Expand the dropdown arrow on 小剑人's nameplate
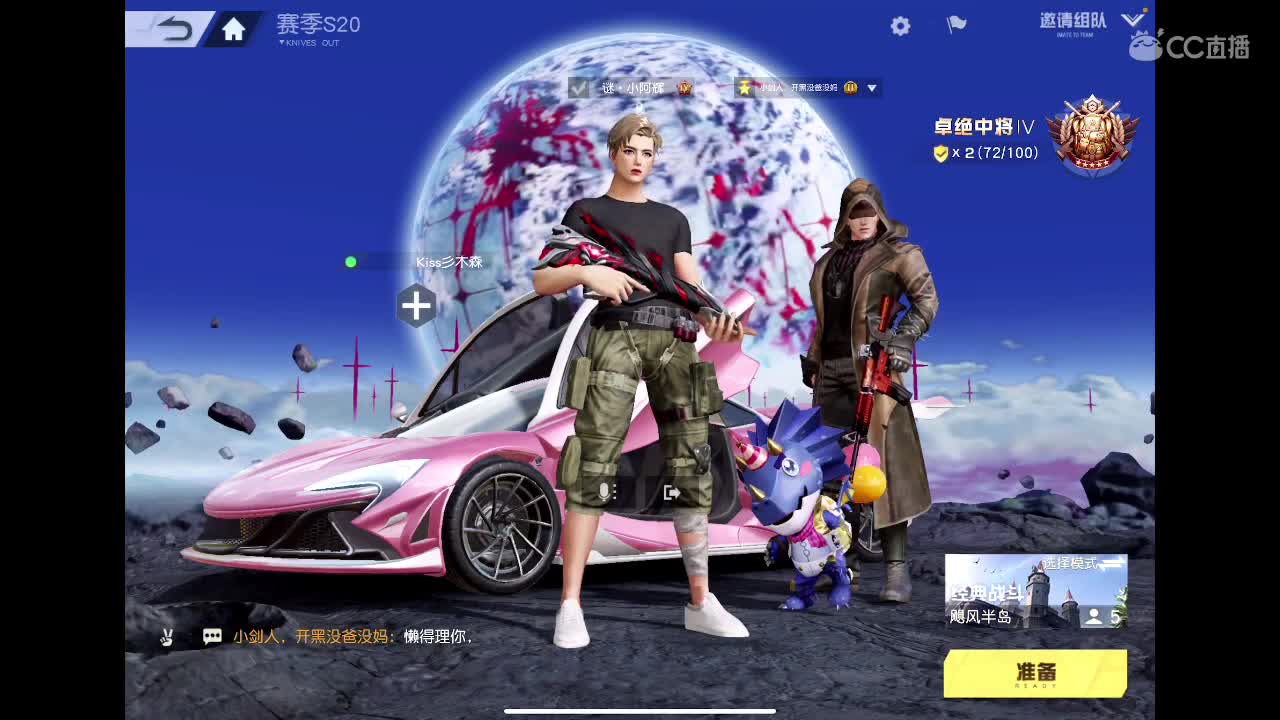 (872, 87)
